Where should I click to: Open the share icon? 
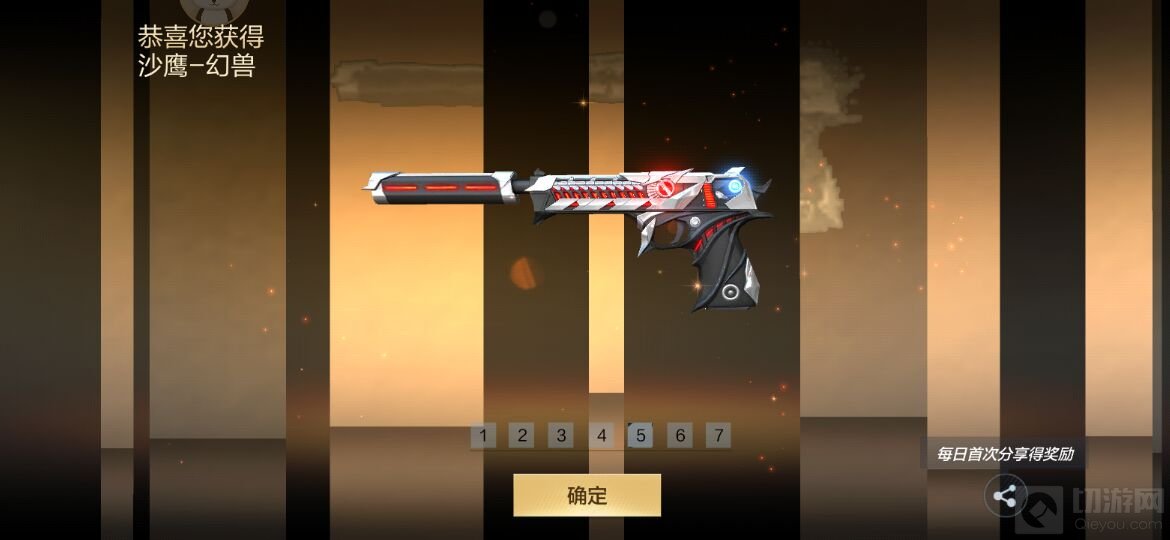[1006, 495]
